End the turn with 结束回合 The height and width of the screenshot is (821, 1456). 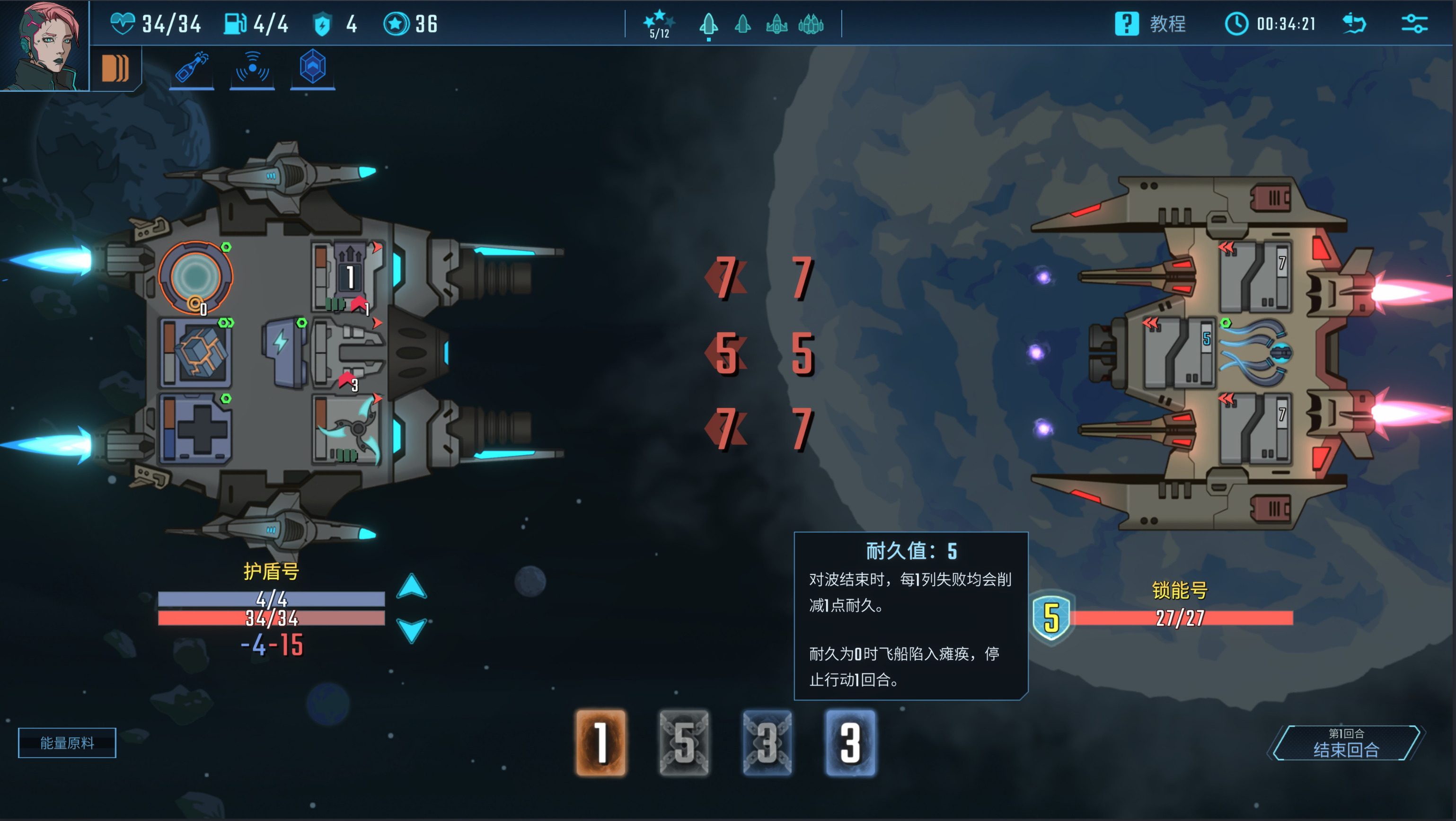point(1346,743)
